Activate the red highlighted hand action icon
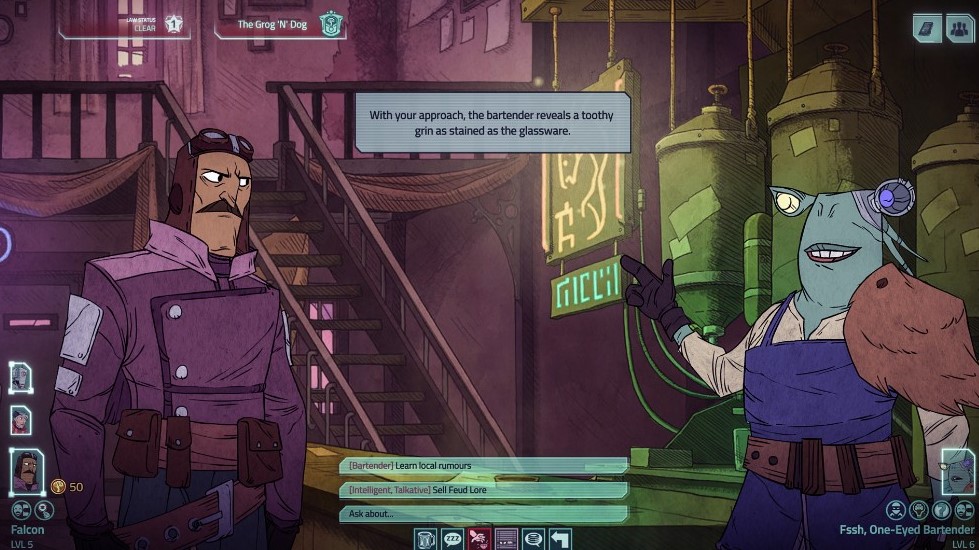The height and width of the screenshot is (550, 979). coord(480,539)
